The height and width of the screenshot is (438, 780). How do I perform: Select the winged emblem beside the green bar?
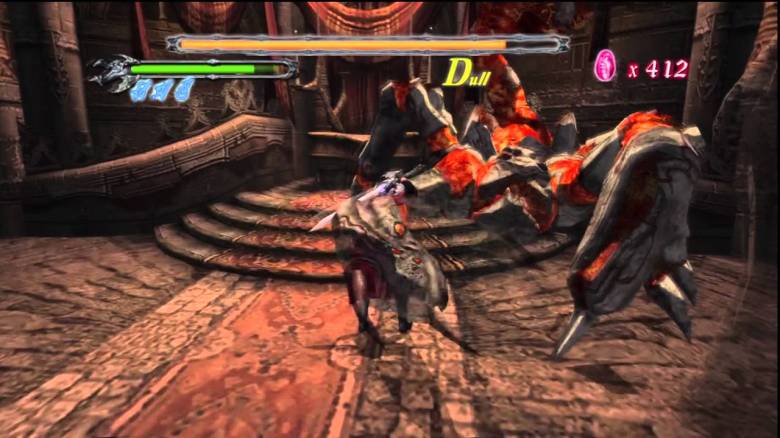click(109, 72)
